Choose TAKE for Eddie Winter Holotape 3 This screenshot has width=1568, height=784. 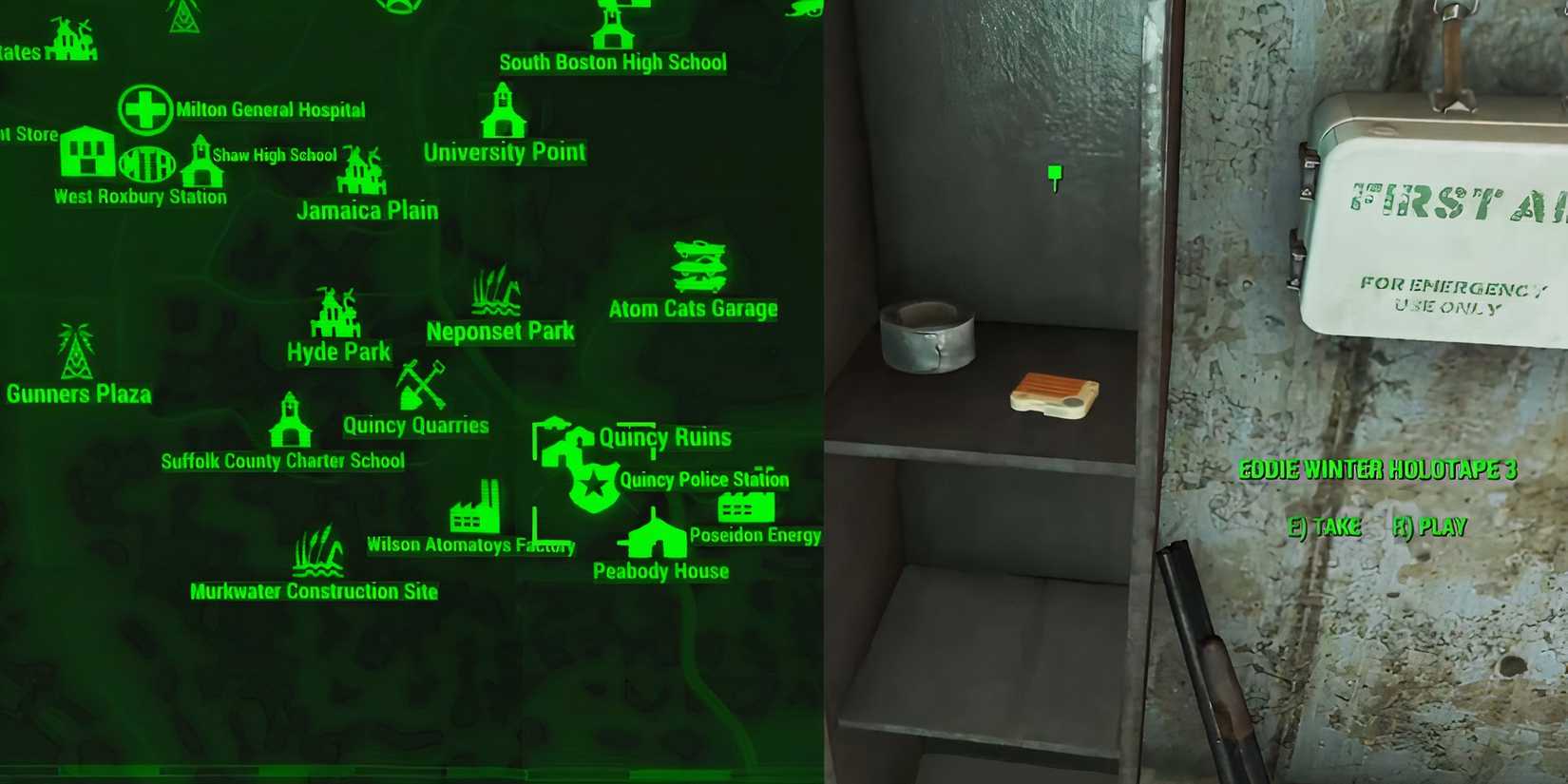(x=1326, y=526)
